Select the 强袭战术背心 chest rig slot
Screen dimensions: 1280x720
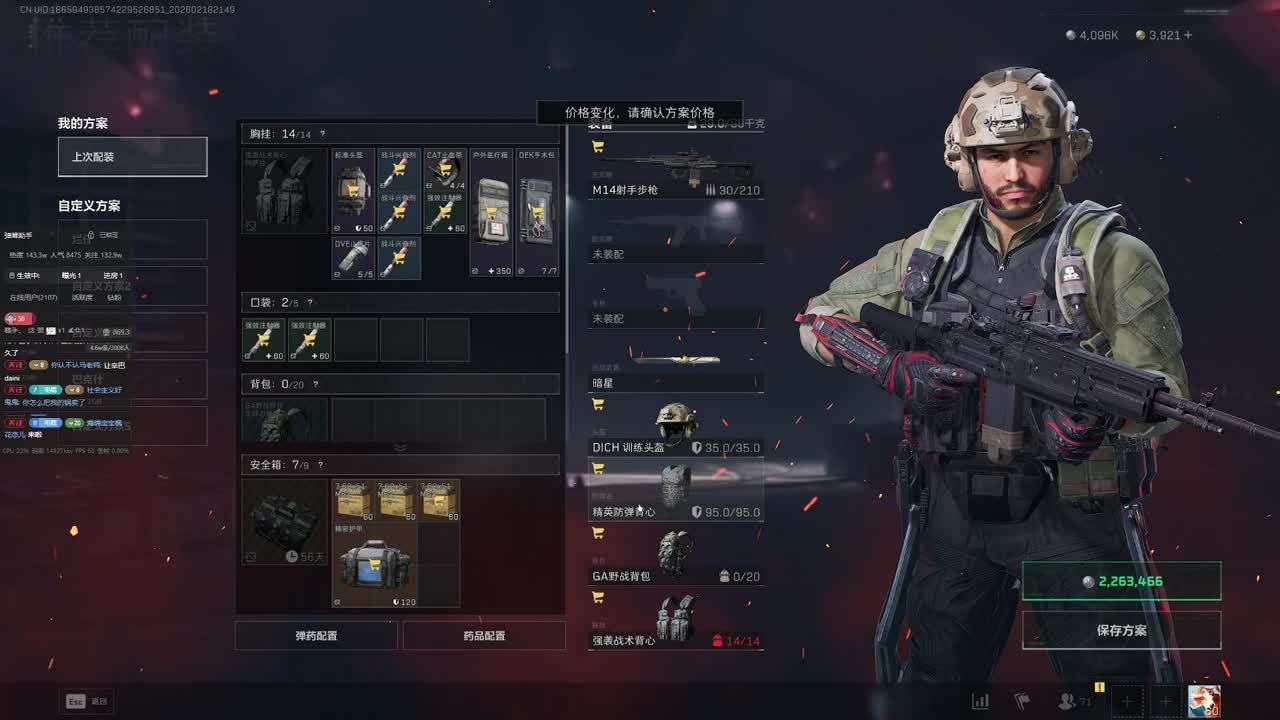676,623
